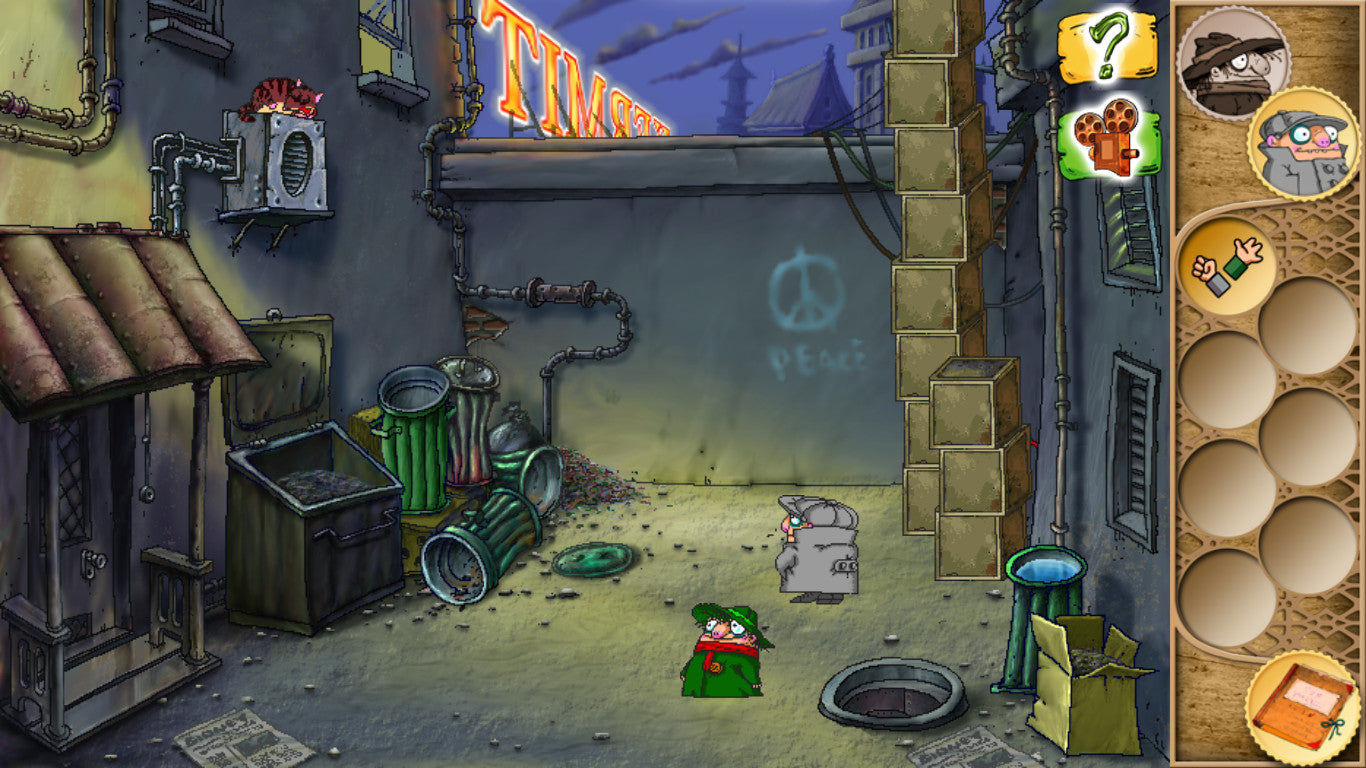Open the orange notebook journal
Screen dimensions: 1366x768
(1302, 707)
